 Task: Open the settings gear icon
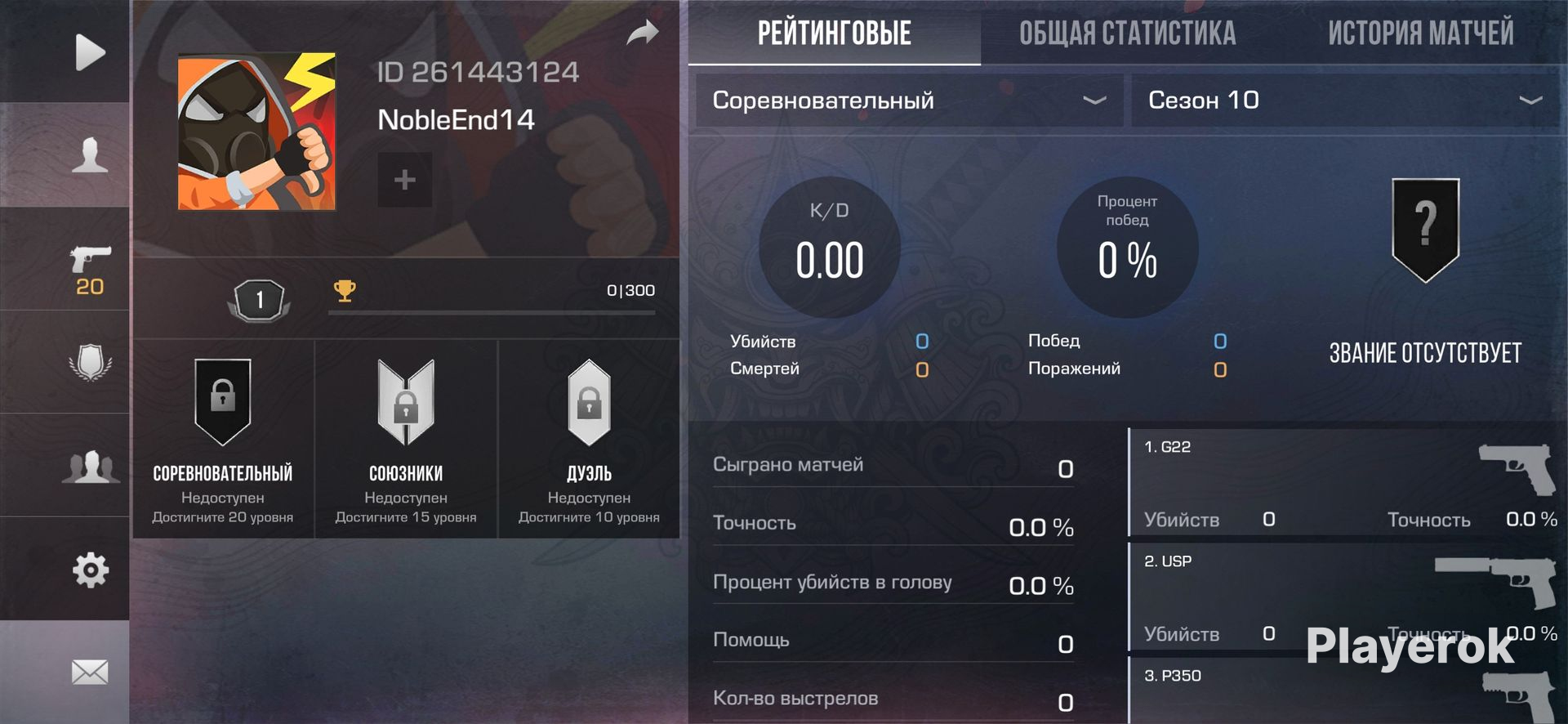coord(90,569)
